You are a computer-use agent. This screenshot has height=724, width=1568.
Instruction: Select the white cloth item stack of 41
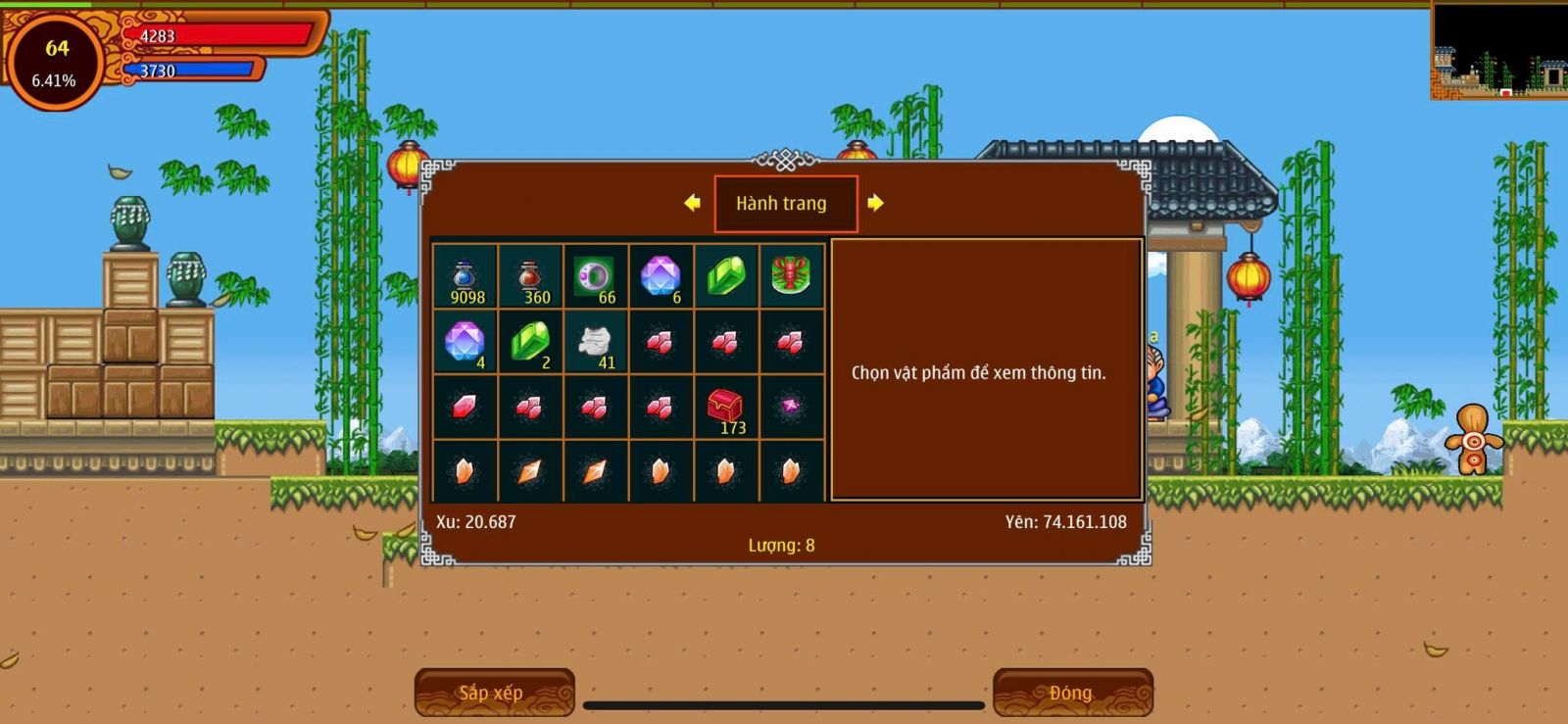pos(595,342)
